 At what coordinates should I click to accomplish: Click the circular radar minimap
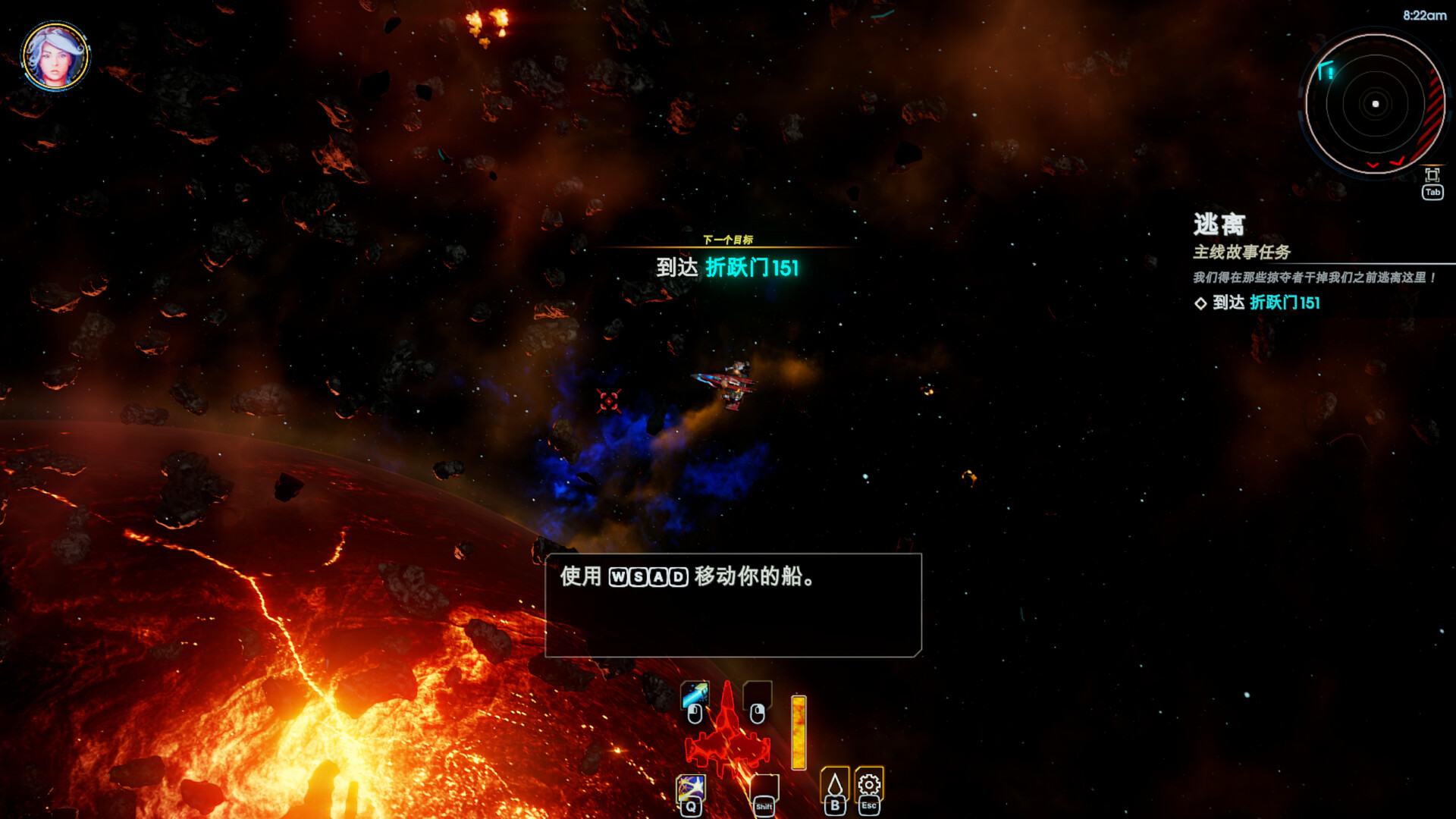(x=1375, y=104)
